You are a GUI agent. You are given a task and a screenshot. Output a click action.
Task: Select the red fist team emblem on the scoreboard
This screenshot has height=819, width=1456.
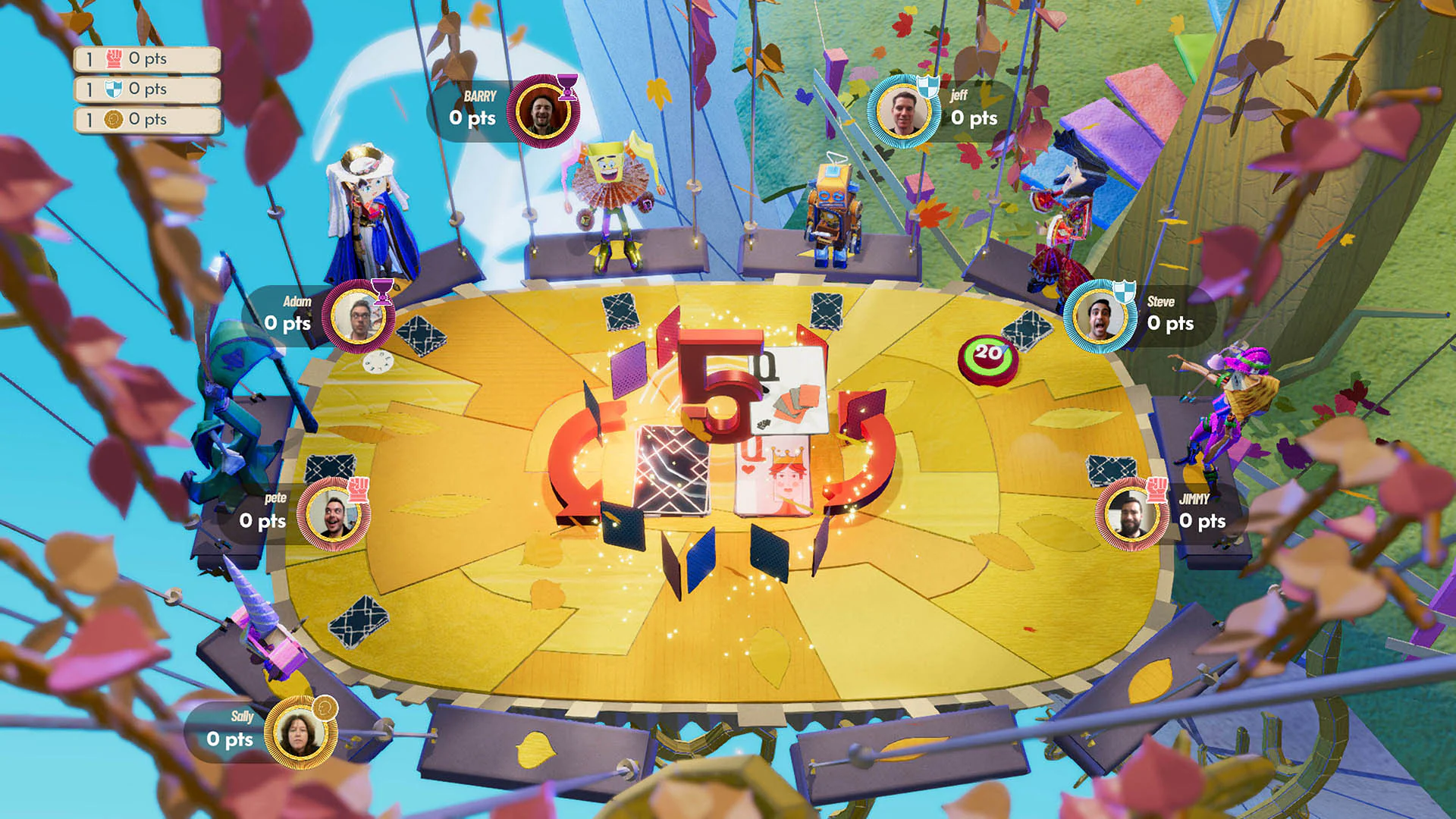point(114,57)
